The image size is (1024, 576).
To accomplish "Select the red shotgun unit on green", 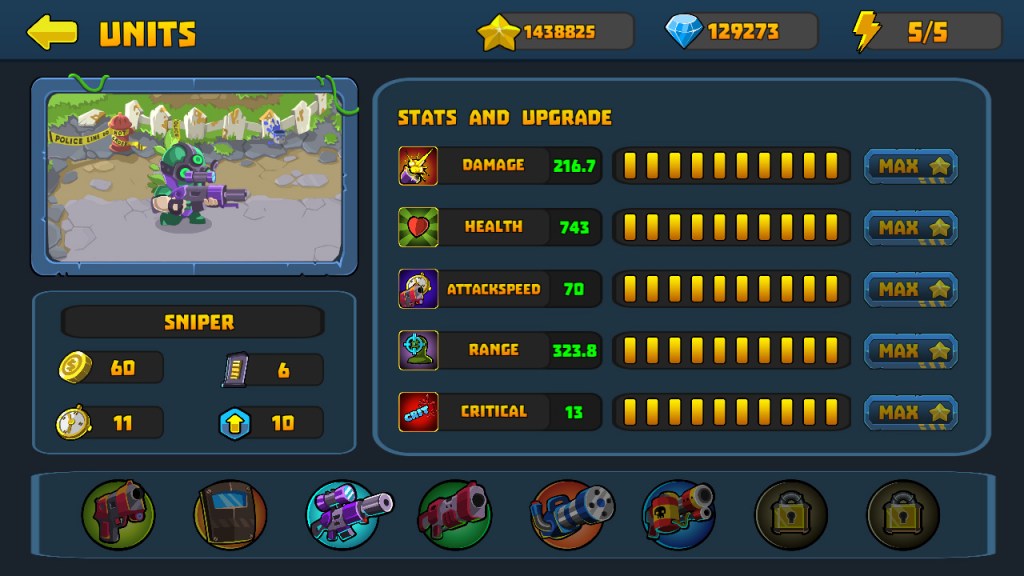I will click(x=455, y=515).
